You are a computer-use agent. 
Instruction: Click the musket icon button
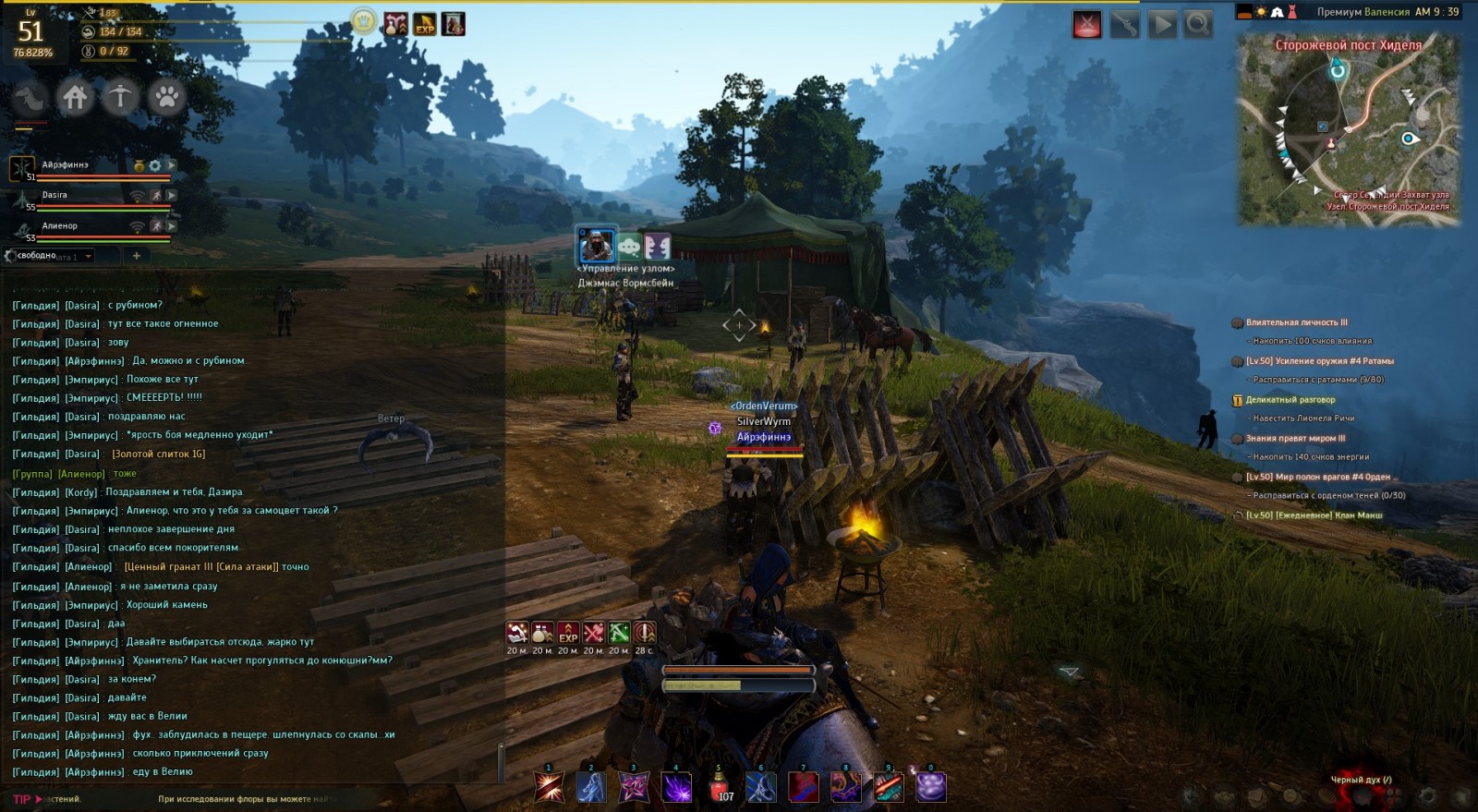pos(1124,25)
